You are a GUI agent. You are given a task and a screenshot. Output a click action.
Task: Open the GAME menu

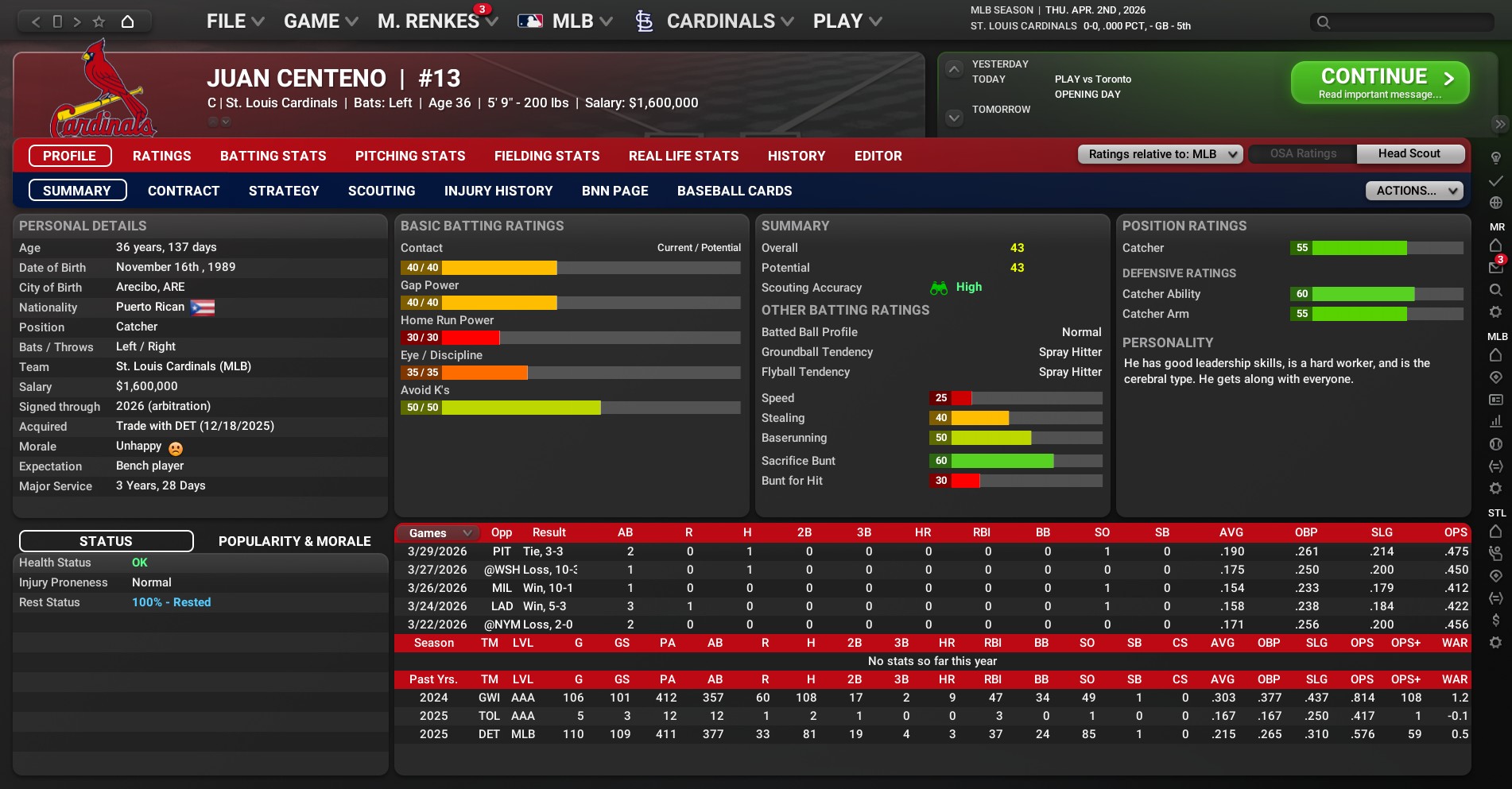click(320, 21)
